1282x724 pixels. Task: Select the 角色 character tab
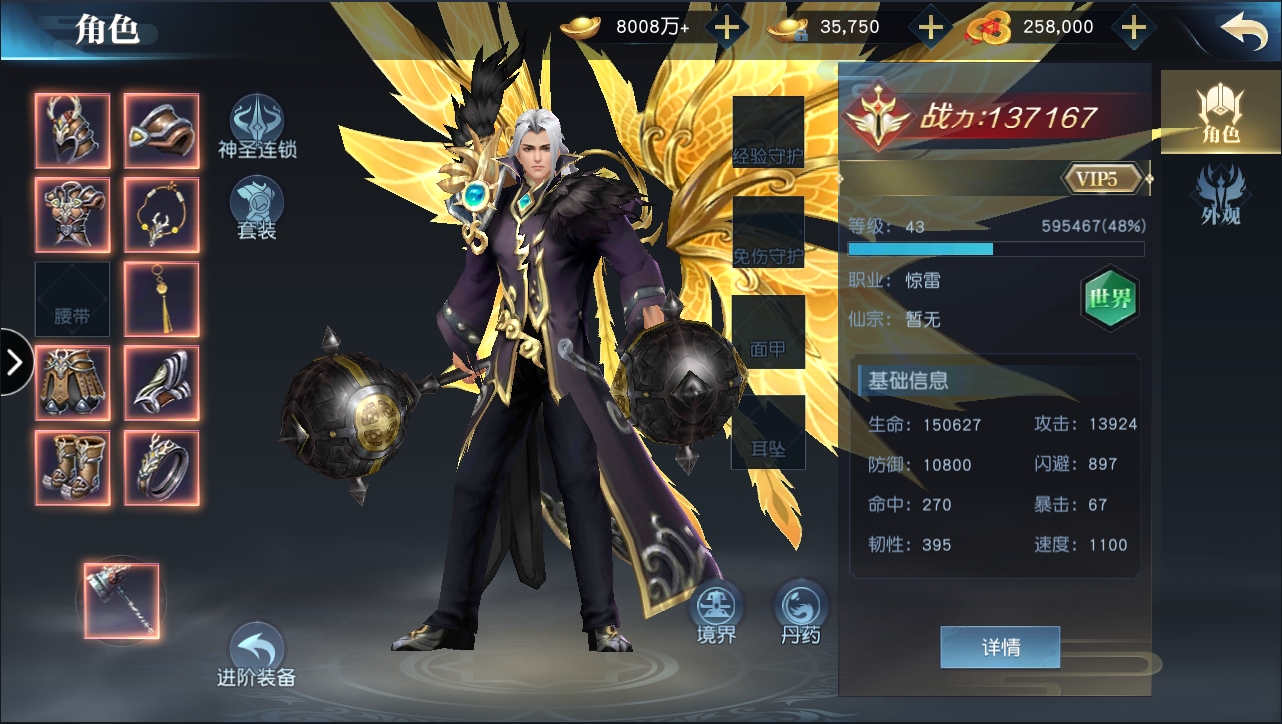[x=1218, y=112]
